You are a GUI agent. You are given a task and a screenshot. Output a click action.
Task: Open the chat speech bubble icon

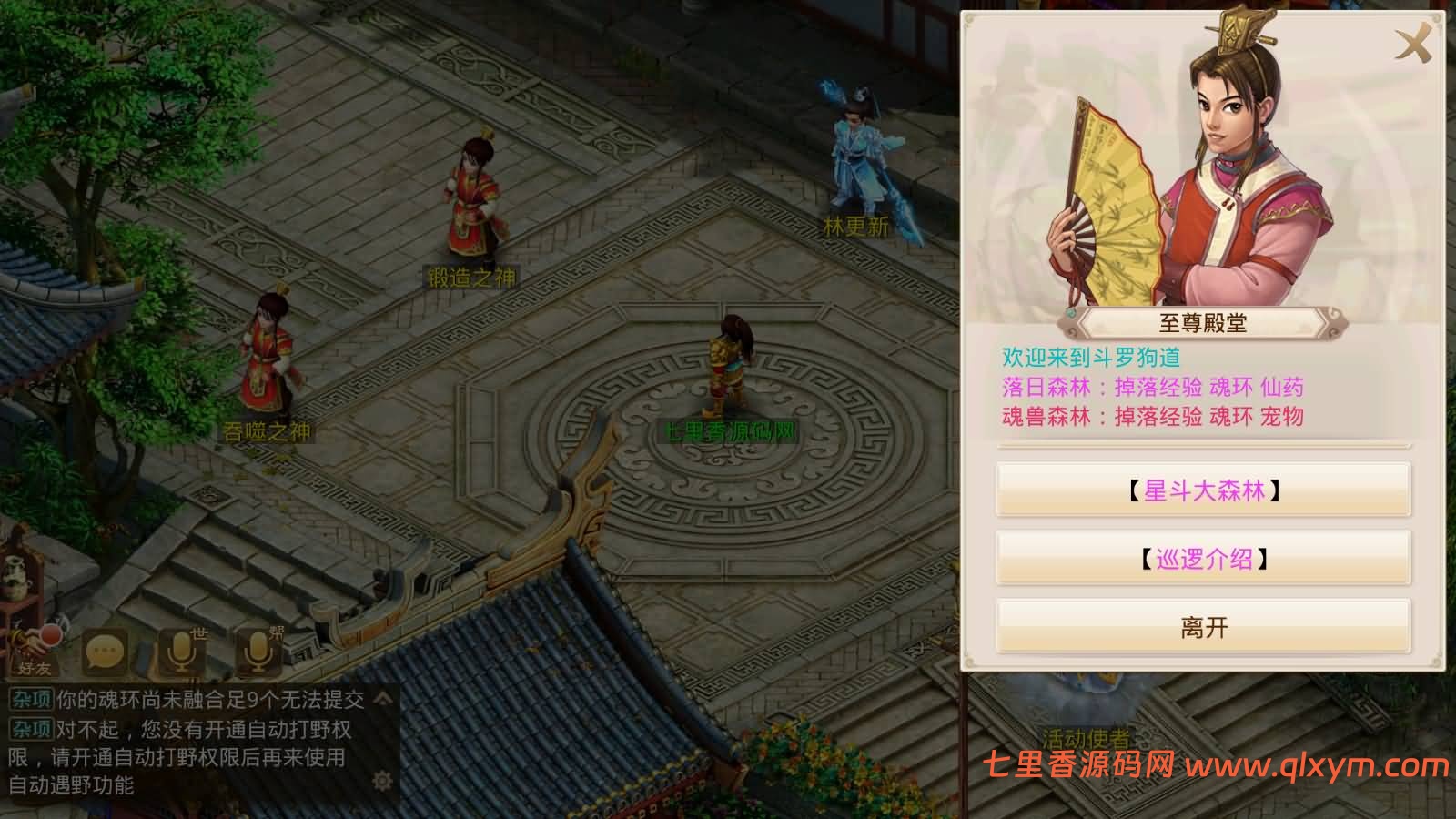[x=105, y=652]
